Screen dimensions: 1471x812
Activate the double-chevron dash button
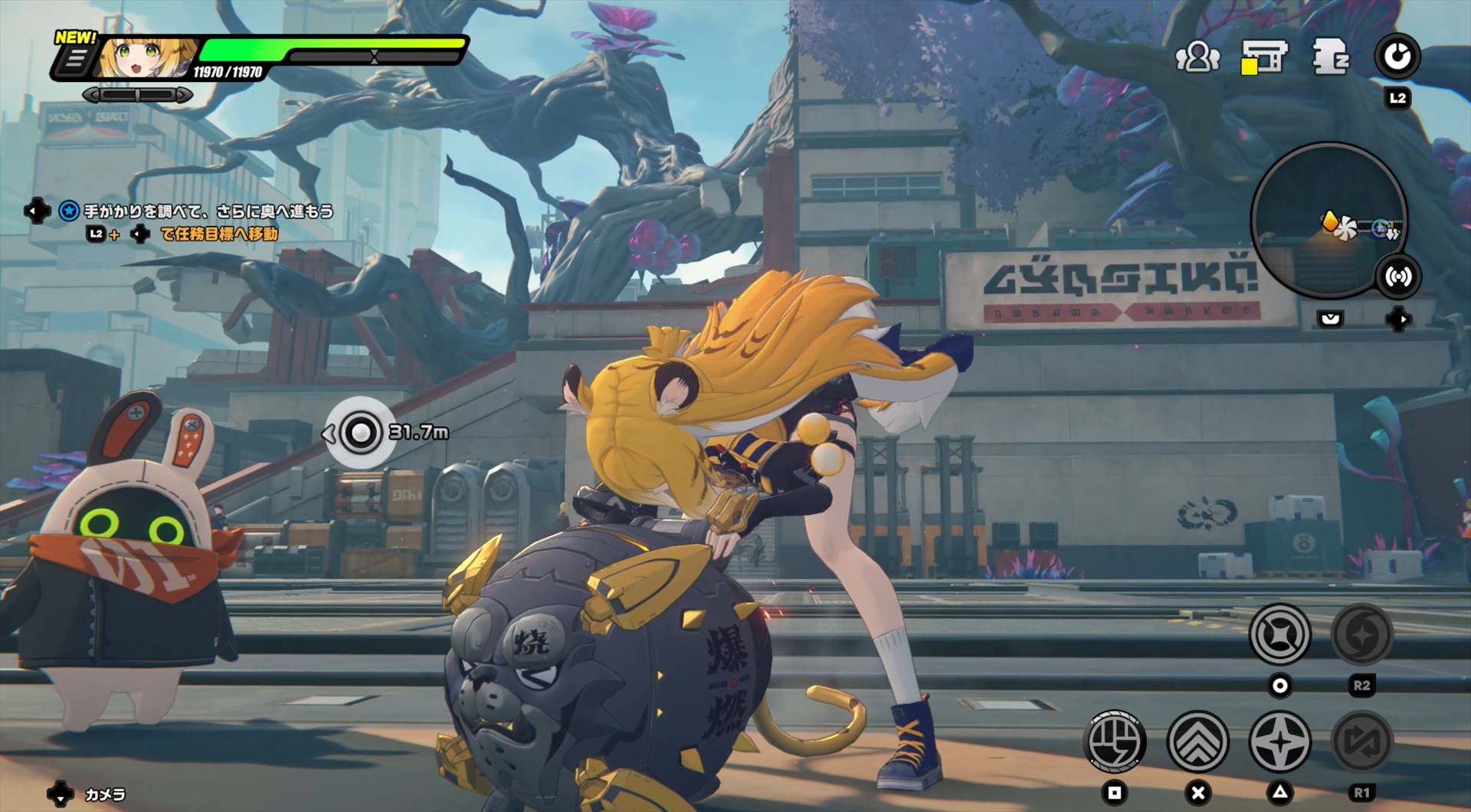[x=1197, y=742]
